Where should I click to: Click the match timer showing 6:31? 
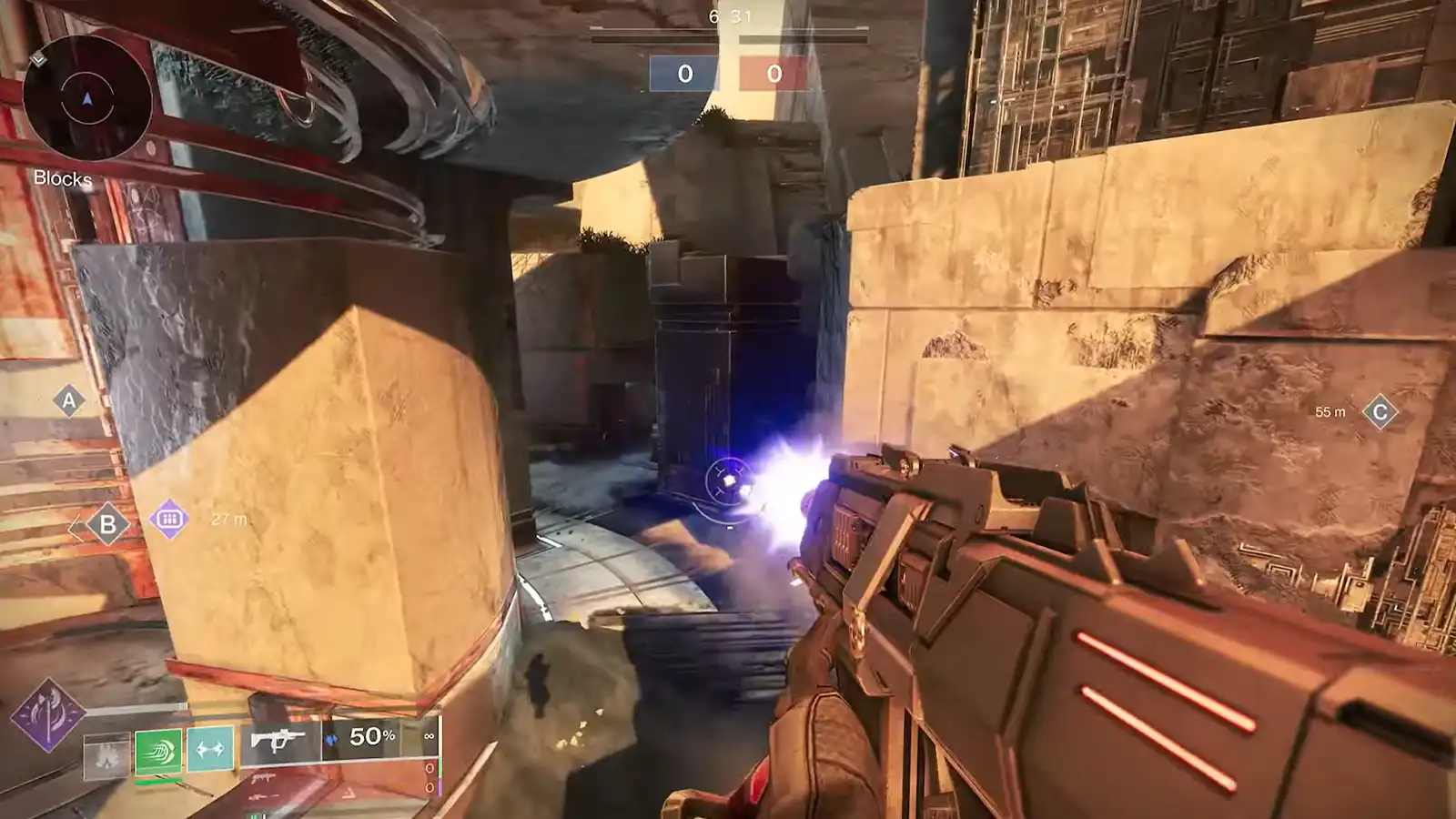(x=730, y=15)
